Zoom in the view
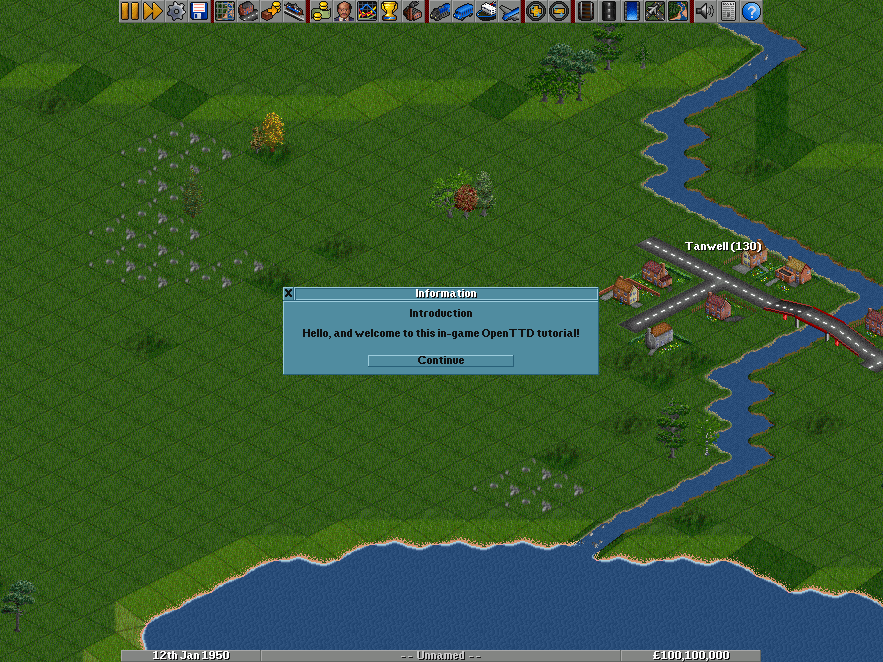883x662 pixels. (536, 11)
